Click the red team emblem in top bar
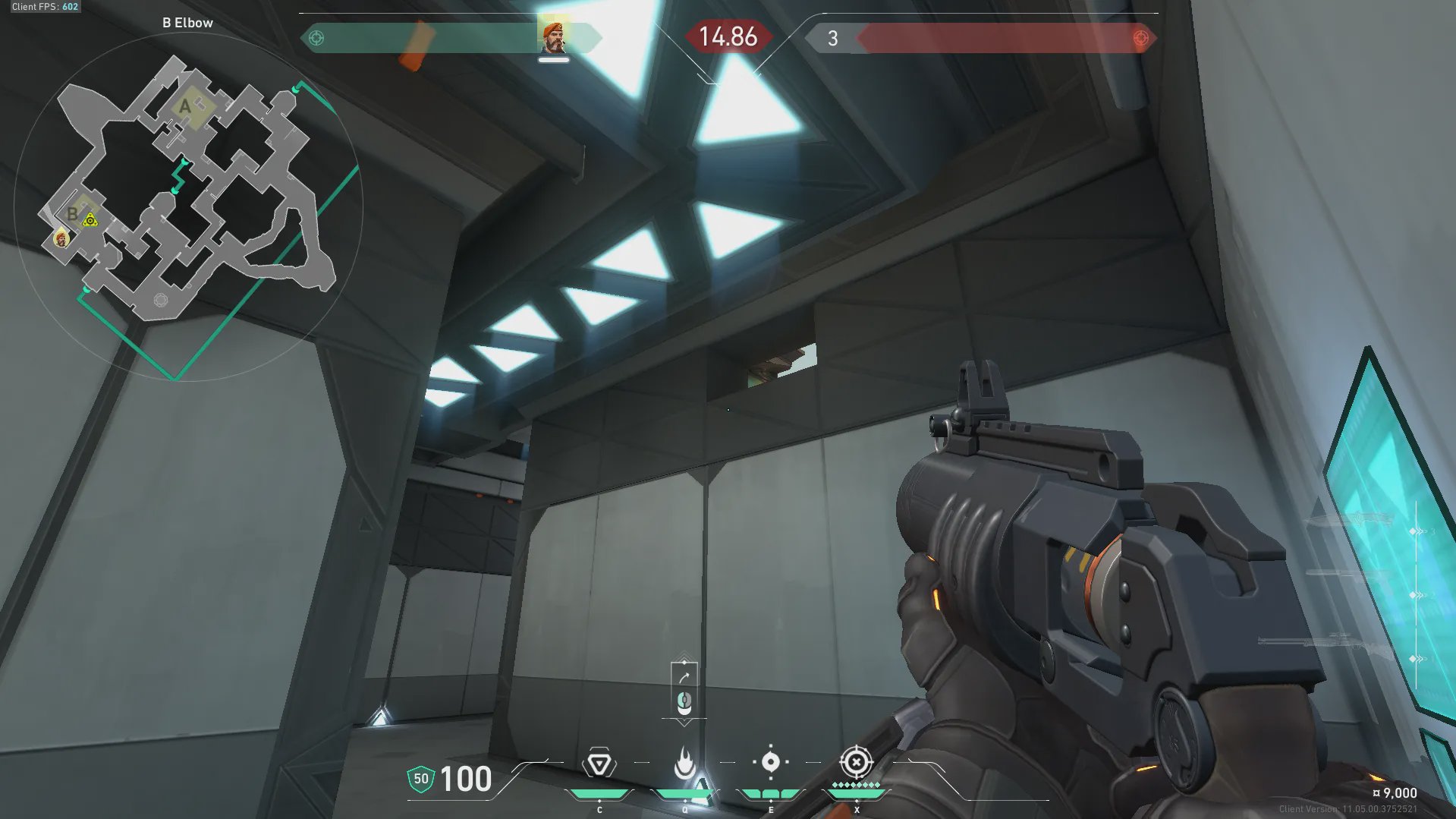 click(x=1140, y=38)
